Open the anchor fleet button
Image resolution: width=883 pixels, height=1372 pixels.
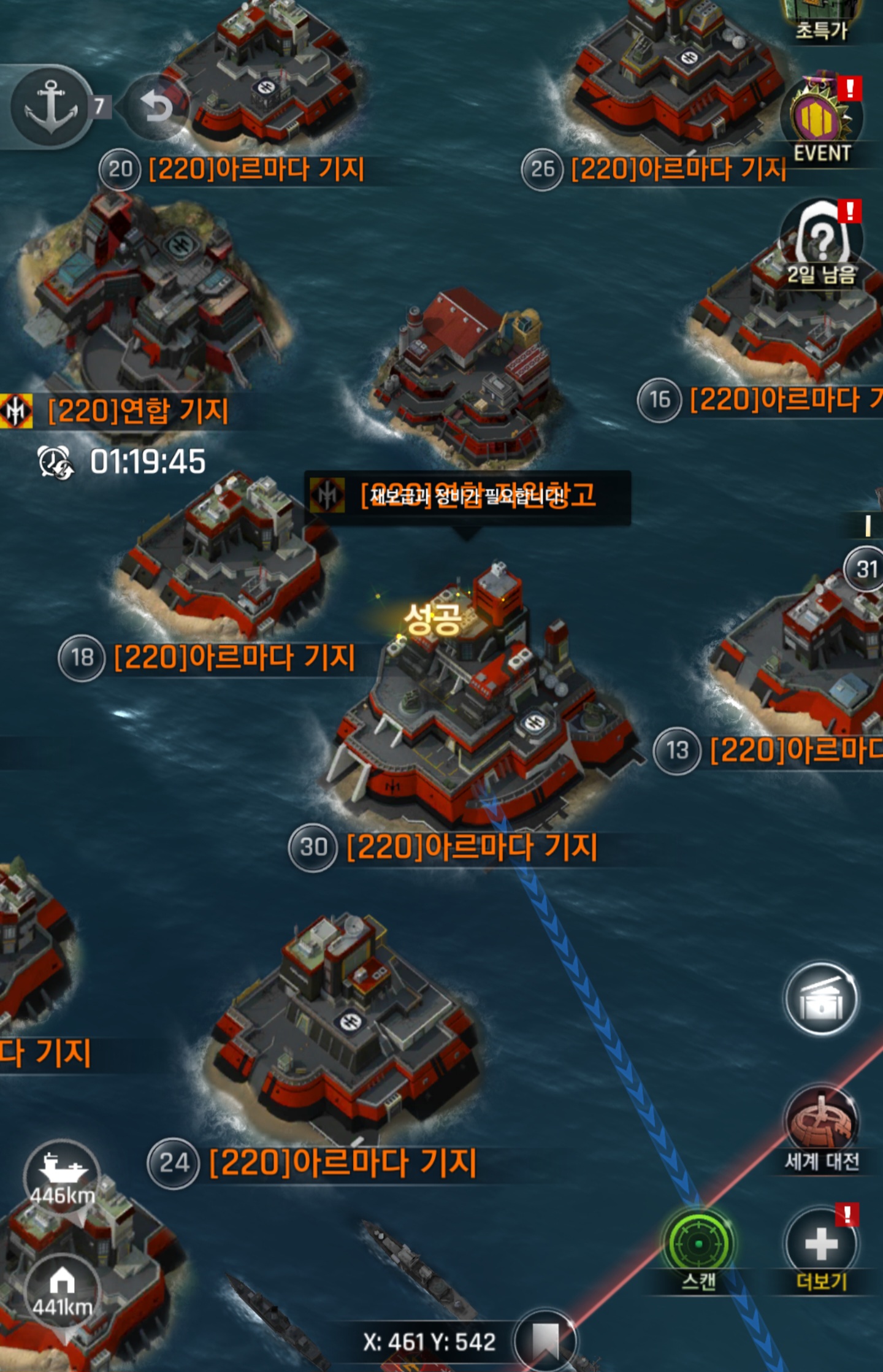point(51,107)
